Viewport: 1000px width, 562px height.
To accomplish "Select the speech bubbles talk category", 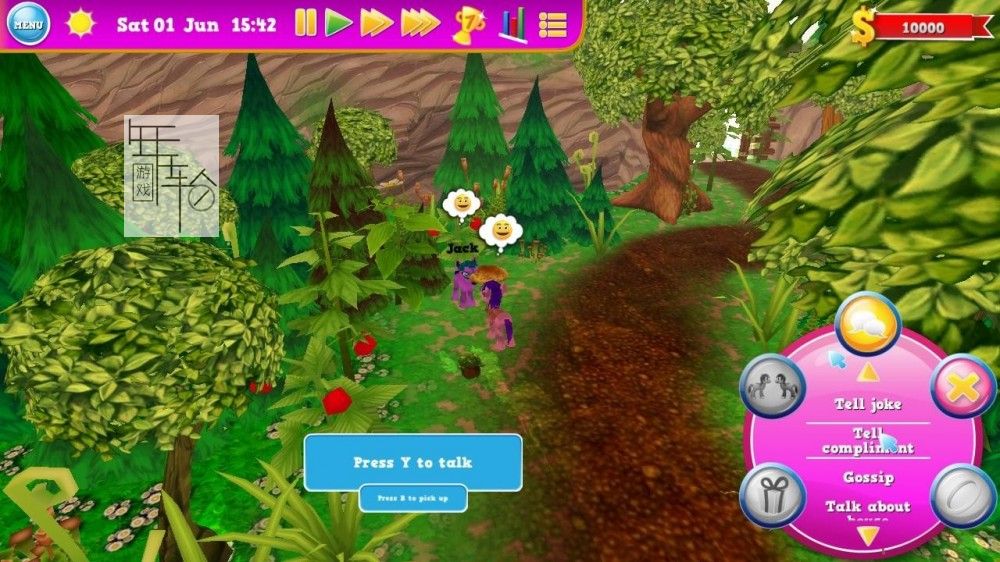I will 867,324.
